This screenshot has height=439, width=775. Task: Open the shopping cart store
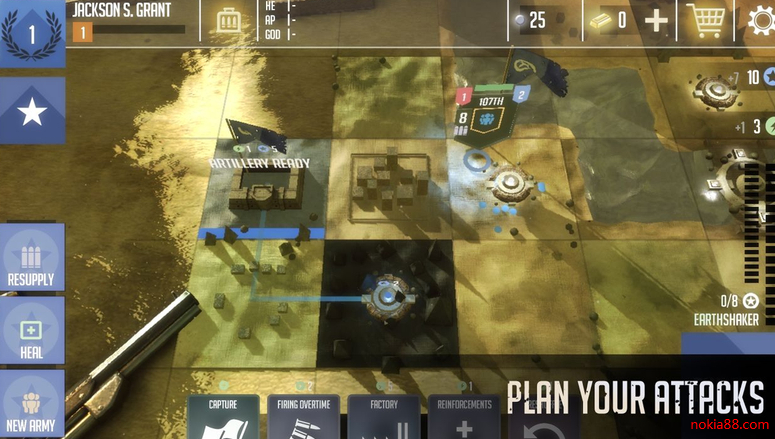tap(707, 20)
